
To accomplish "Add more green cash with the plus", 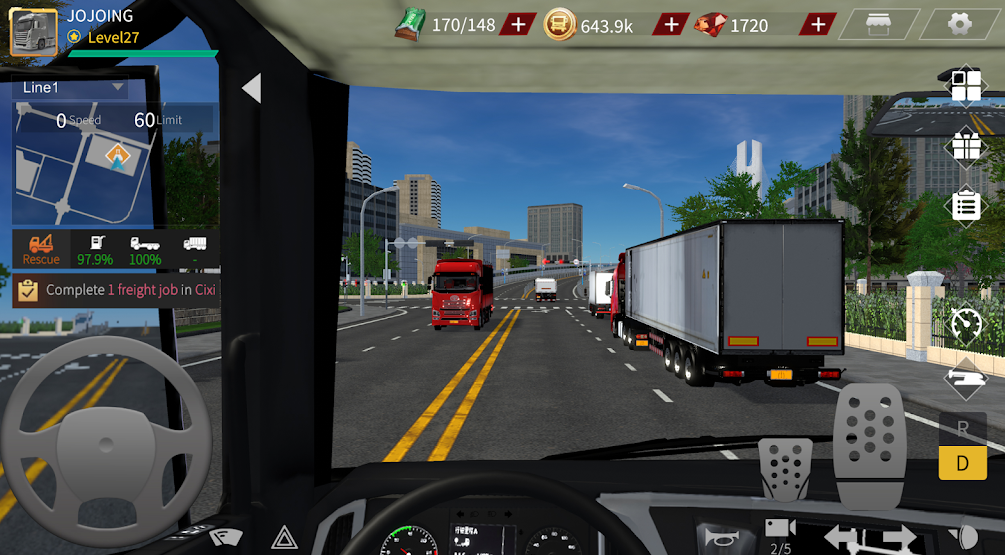I will pos(517,25).
